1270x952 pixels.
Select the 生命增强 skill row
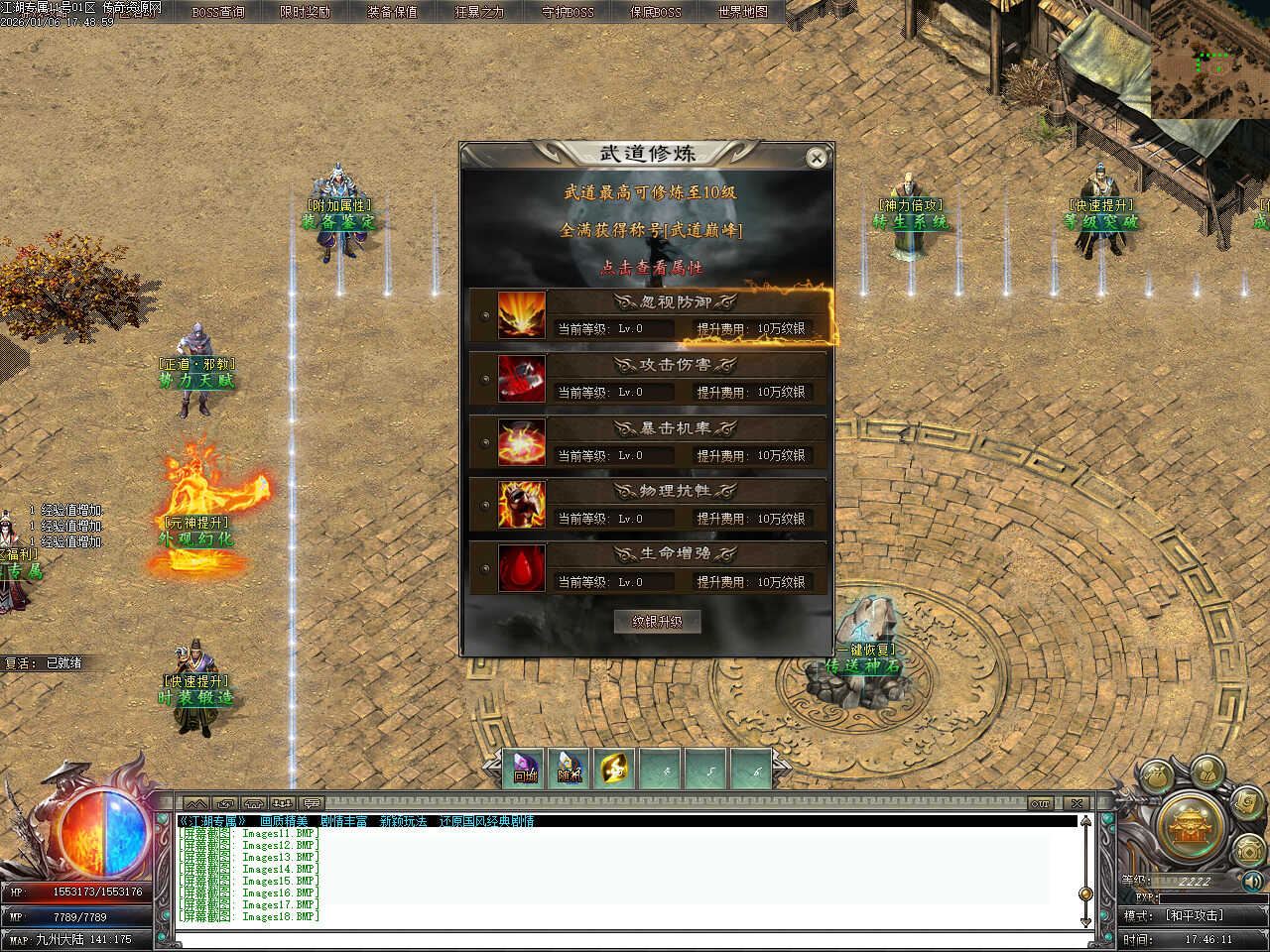(649, 567)
